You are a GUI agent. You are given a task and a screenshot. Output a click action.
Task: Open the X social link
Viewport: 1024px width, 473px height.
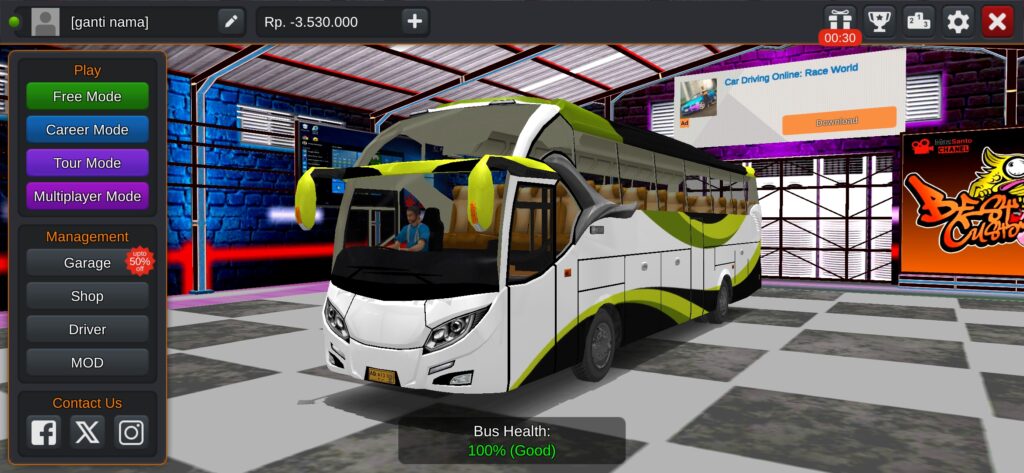coord(87,432)
